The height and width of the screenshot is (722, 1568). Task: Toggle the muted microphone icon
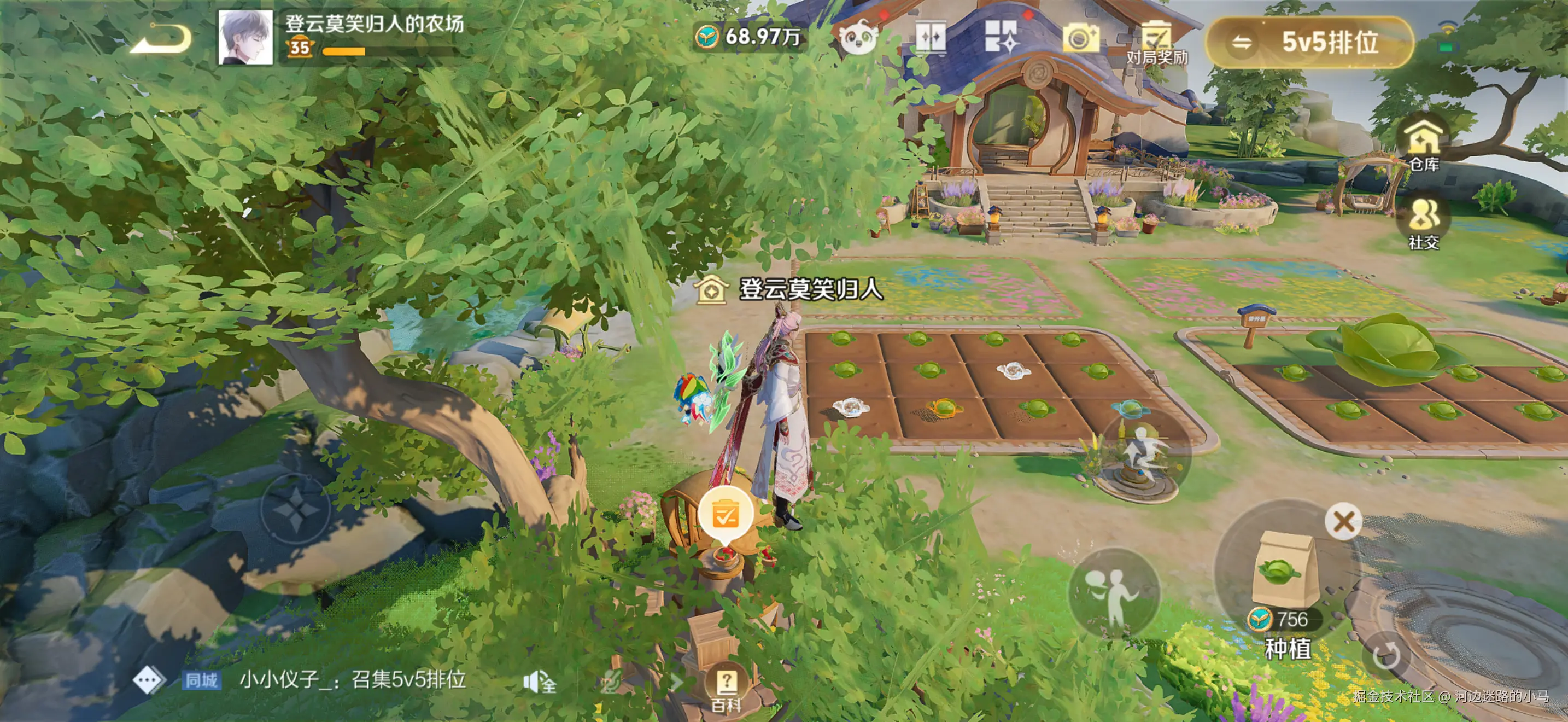[x=609, y=683]
